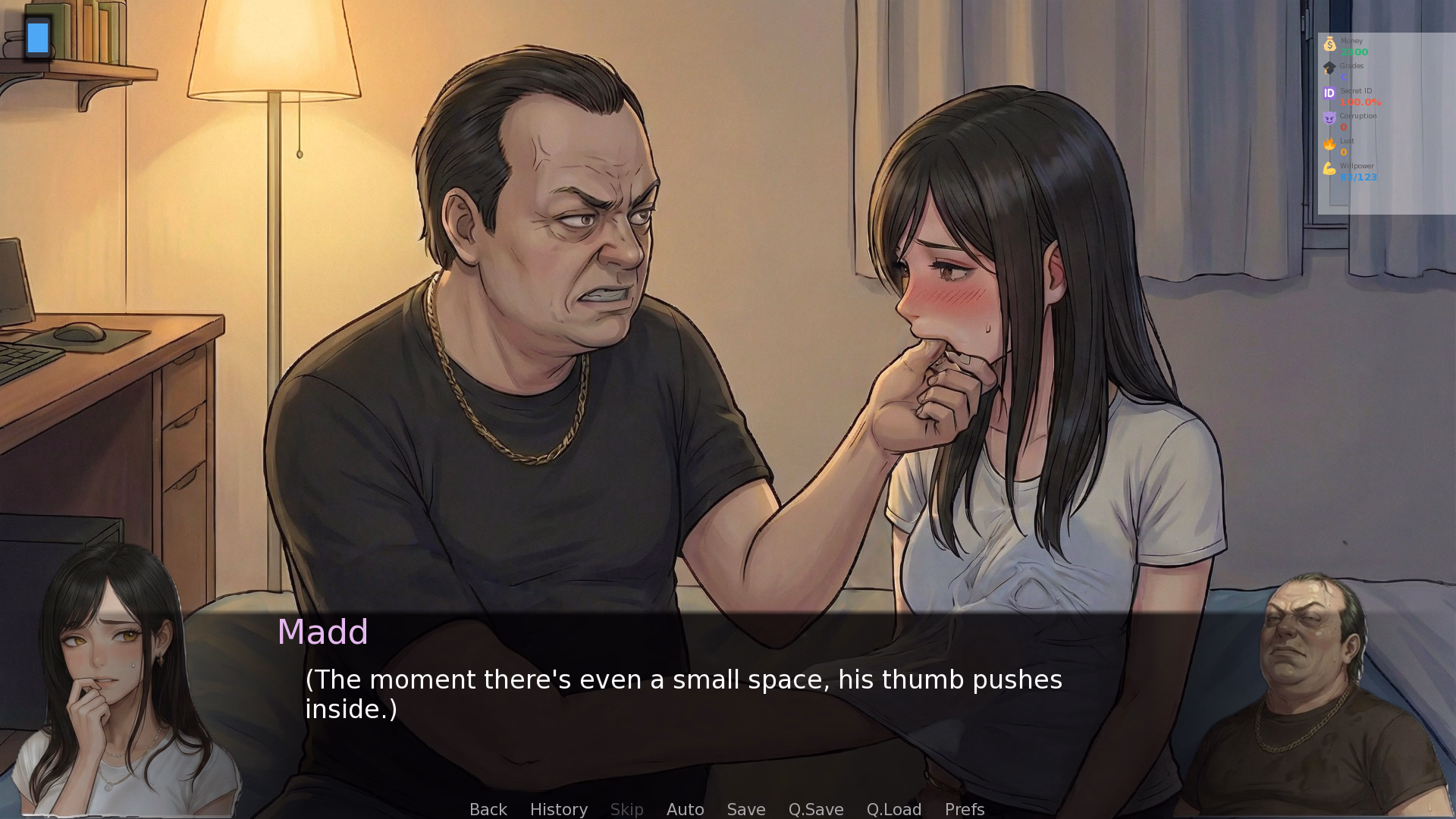The width and height of the screenshot is (1456, 819).
Task: Select the Lust flame icon
Action: click(1329, 143)
